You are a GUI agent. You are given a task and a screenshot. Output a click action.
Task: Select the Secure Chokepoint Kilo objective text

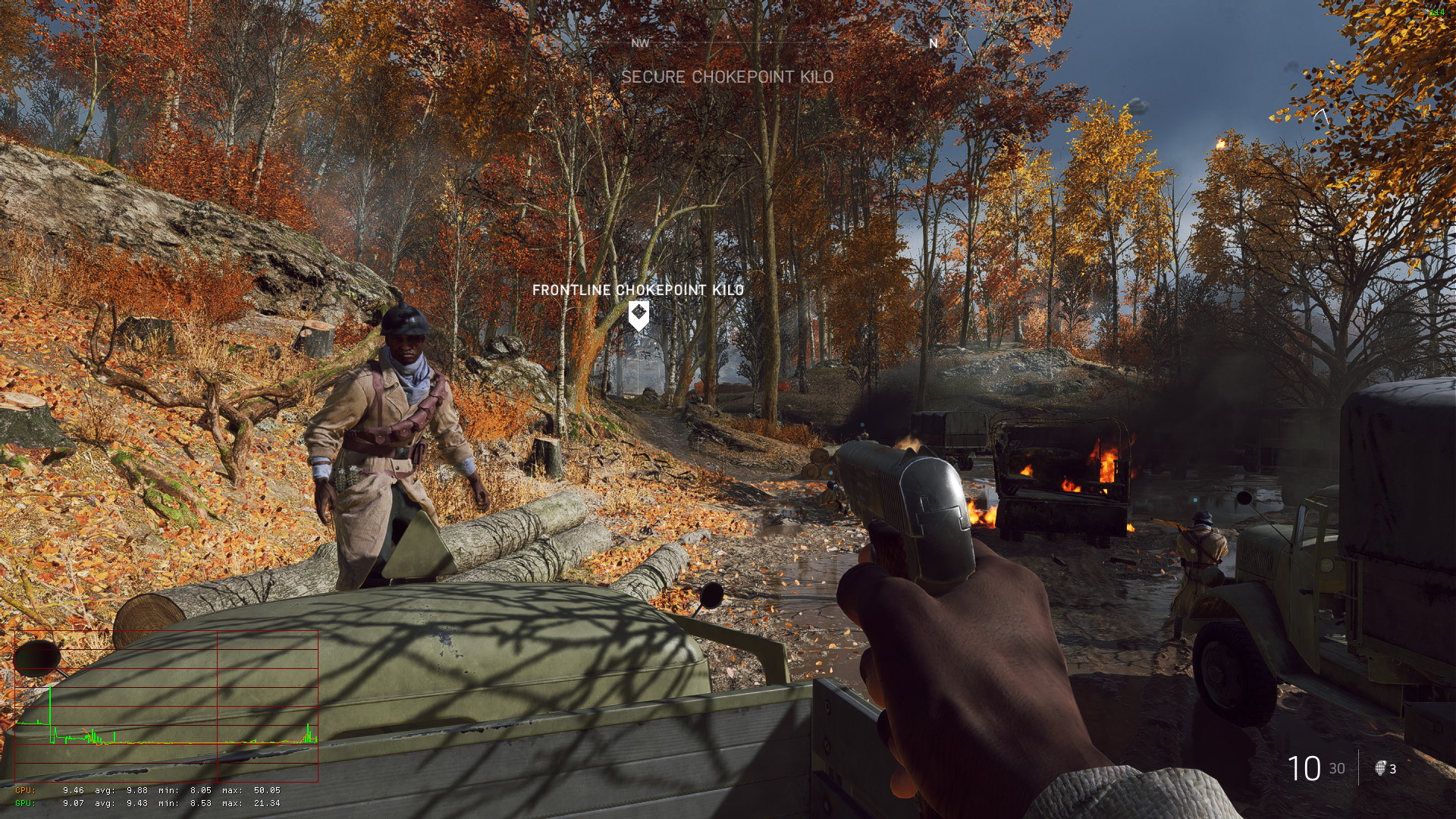click(x=727, y=77)
